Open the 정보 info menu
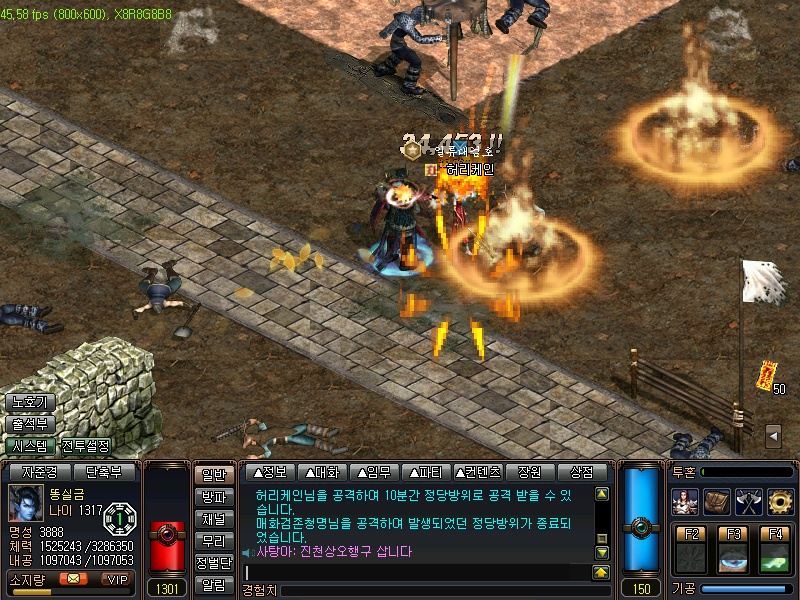 point(271,472)
